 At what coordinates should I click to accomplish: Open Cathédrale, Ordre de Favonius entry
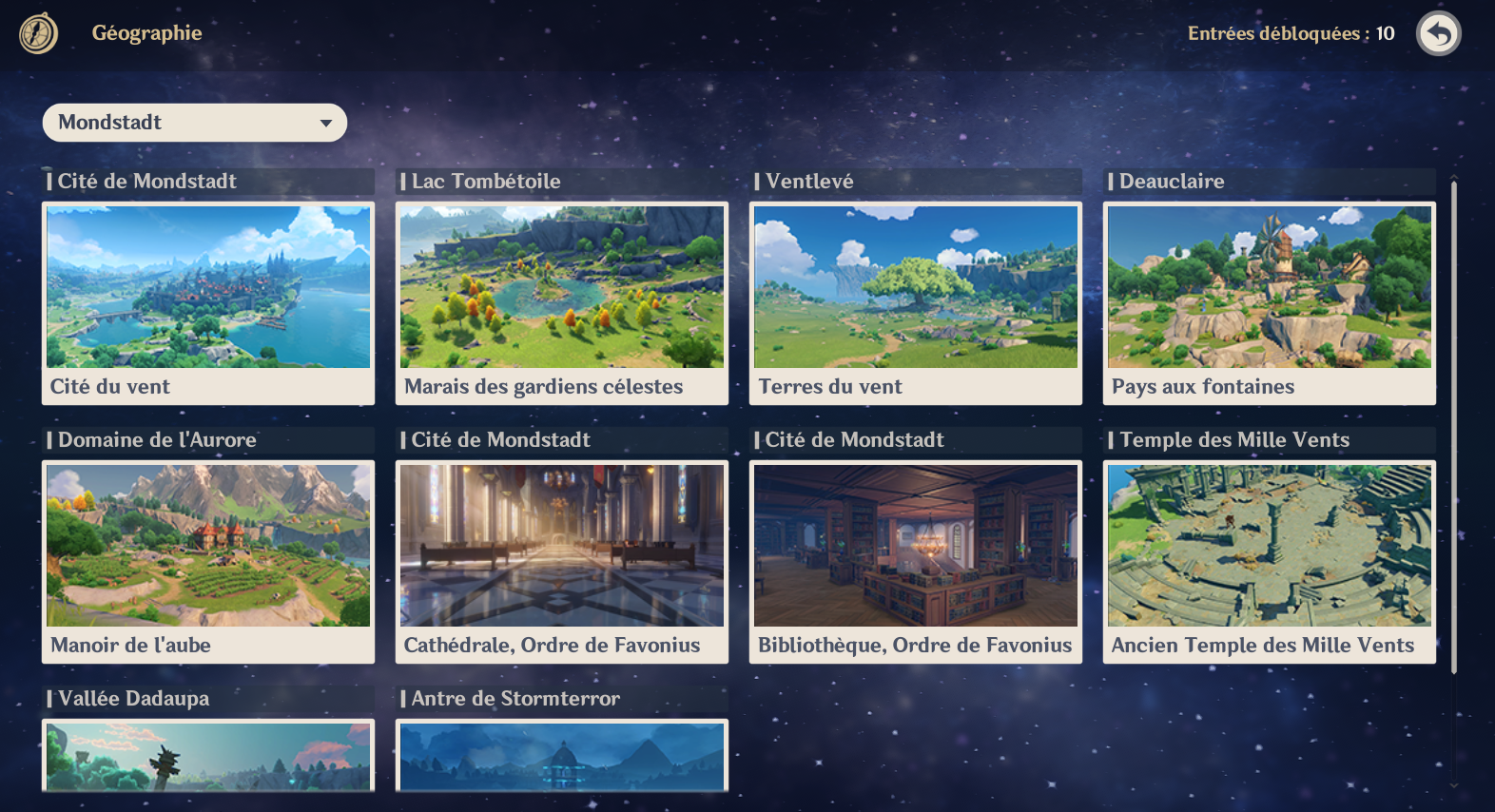[x=561, y=545]
